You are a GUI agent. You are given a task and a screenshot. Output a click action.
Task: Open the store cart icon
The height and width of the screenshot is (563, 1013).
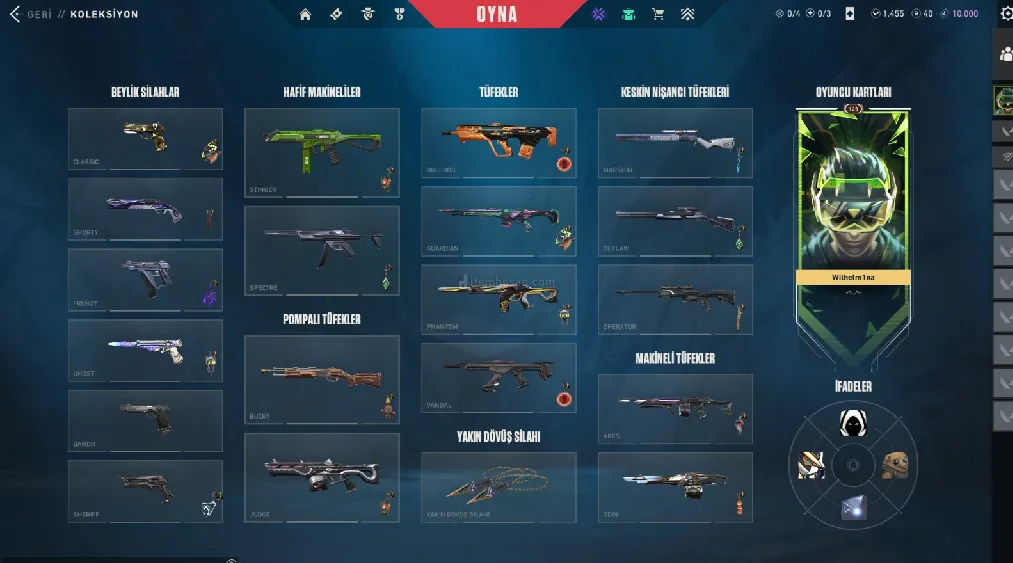click(658, 15)
